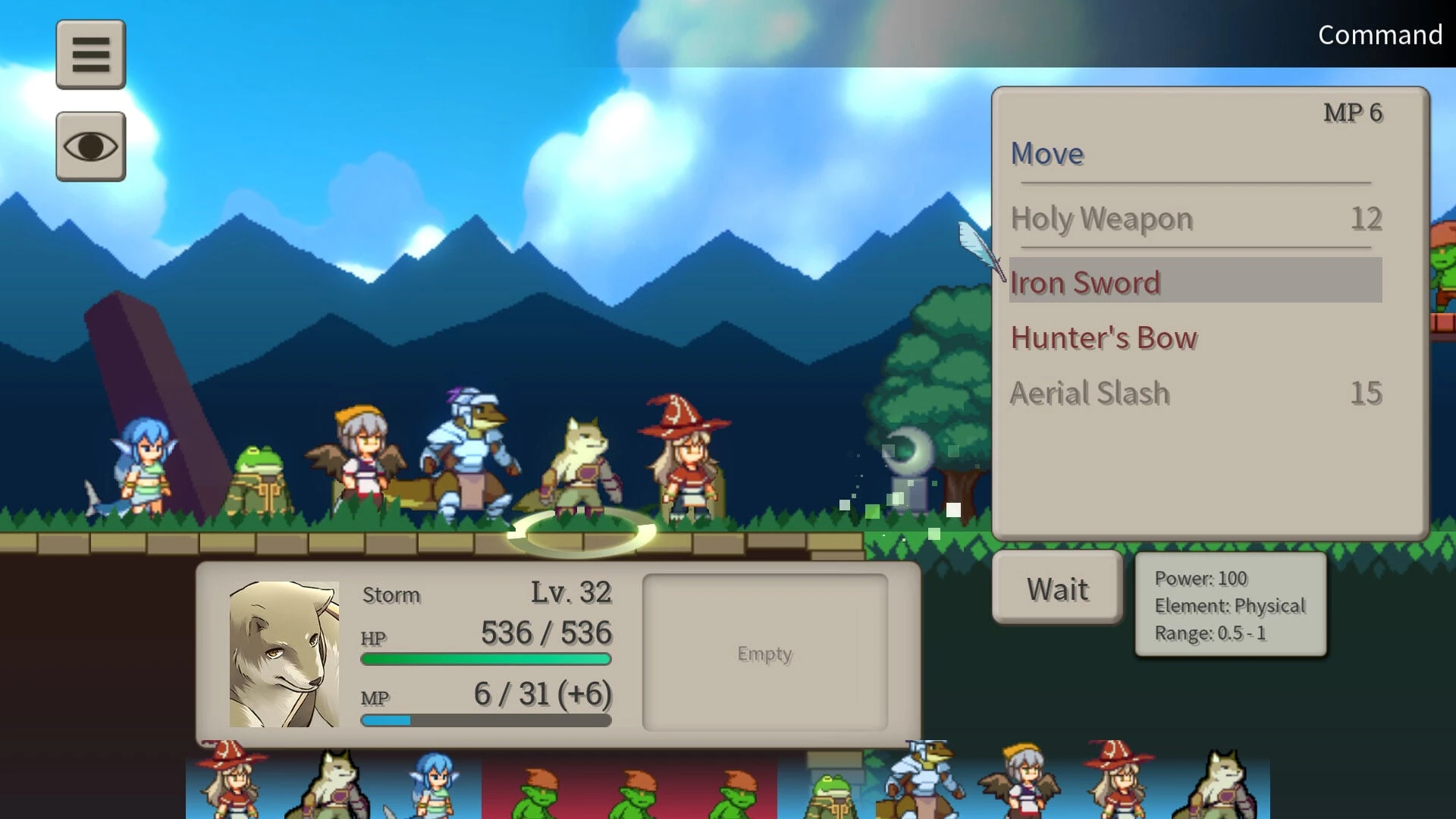Select Hunter's Bow from the command list
1456x819 pixels.
click(1104, 338)
